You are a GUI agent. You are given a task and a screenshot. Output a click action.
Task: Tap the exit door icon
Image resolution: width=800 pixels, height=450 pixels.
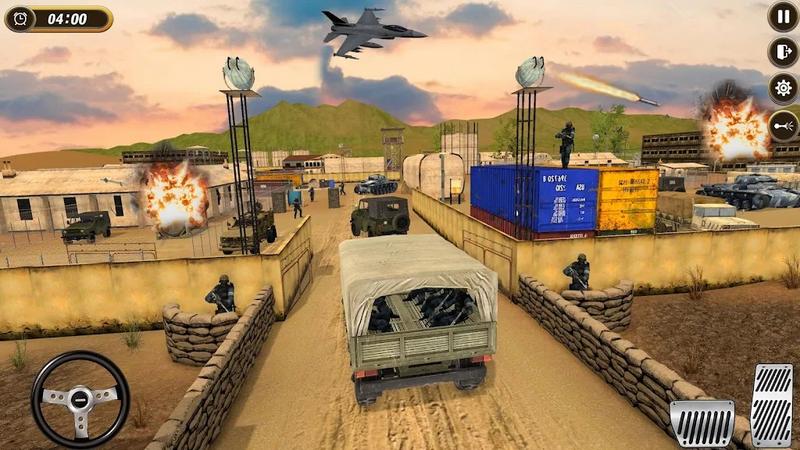(783, 52)
